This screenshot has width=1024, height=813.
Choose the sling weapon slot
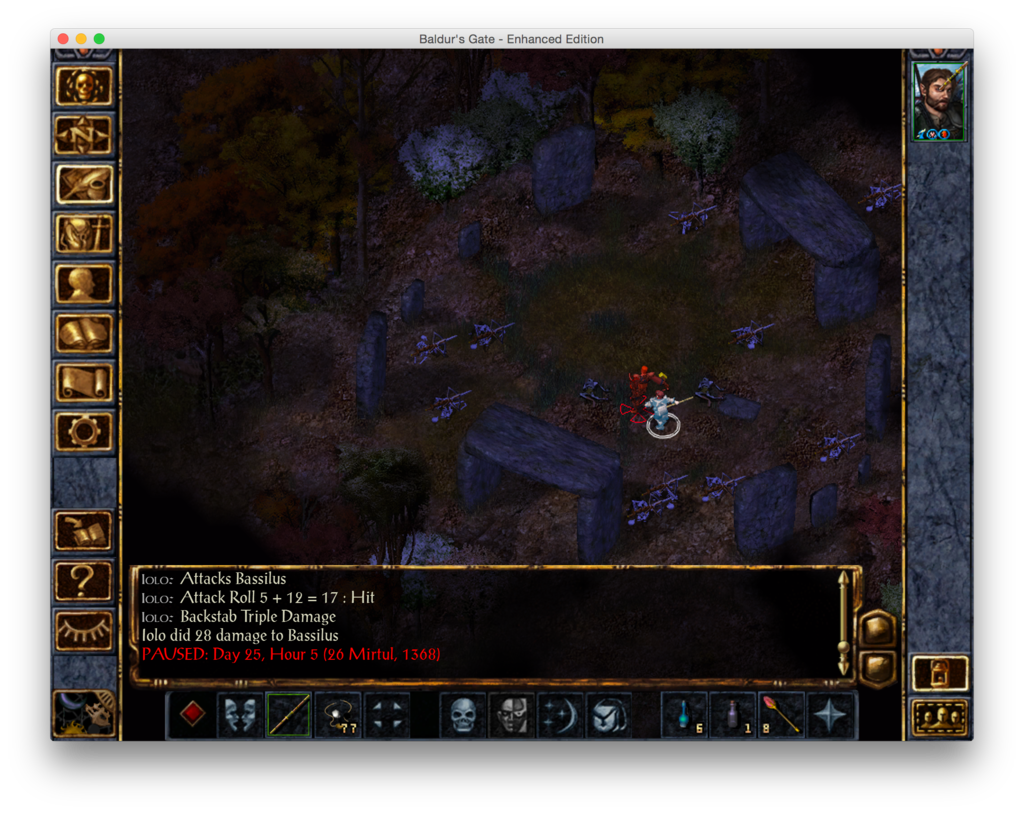click(338, 714)
